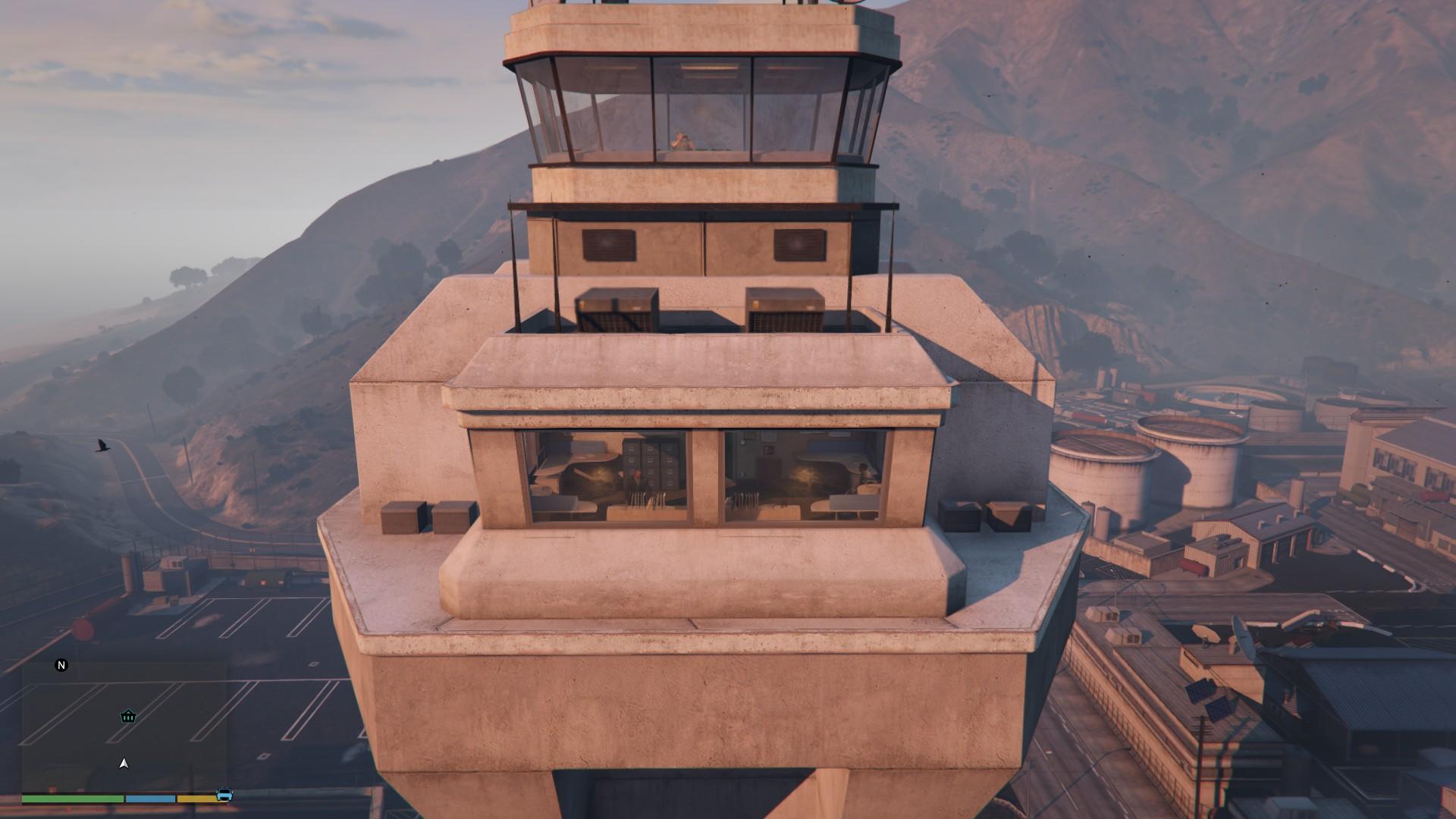Select the north compass marker on minimap
This screenshot has height=819, width=1456.
coord(61,665)
